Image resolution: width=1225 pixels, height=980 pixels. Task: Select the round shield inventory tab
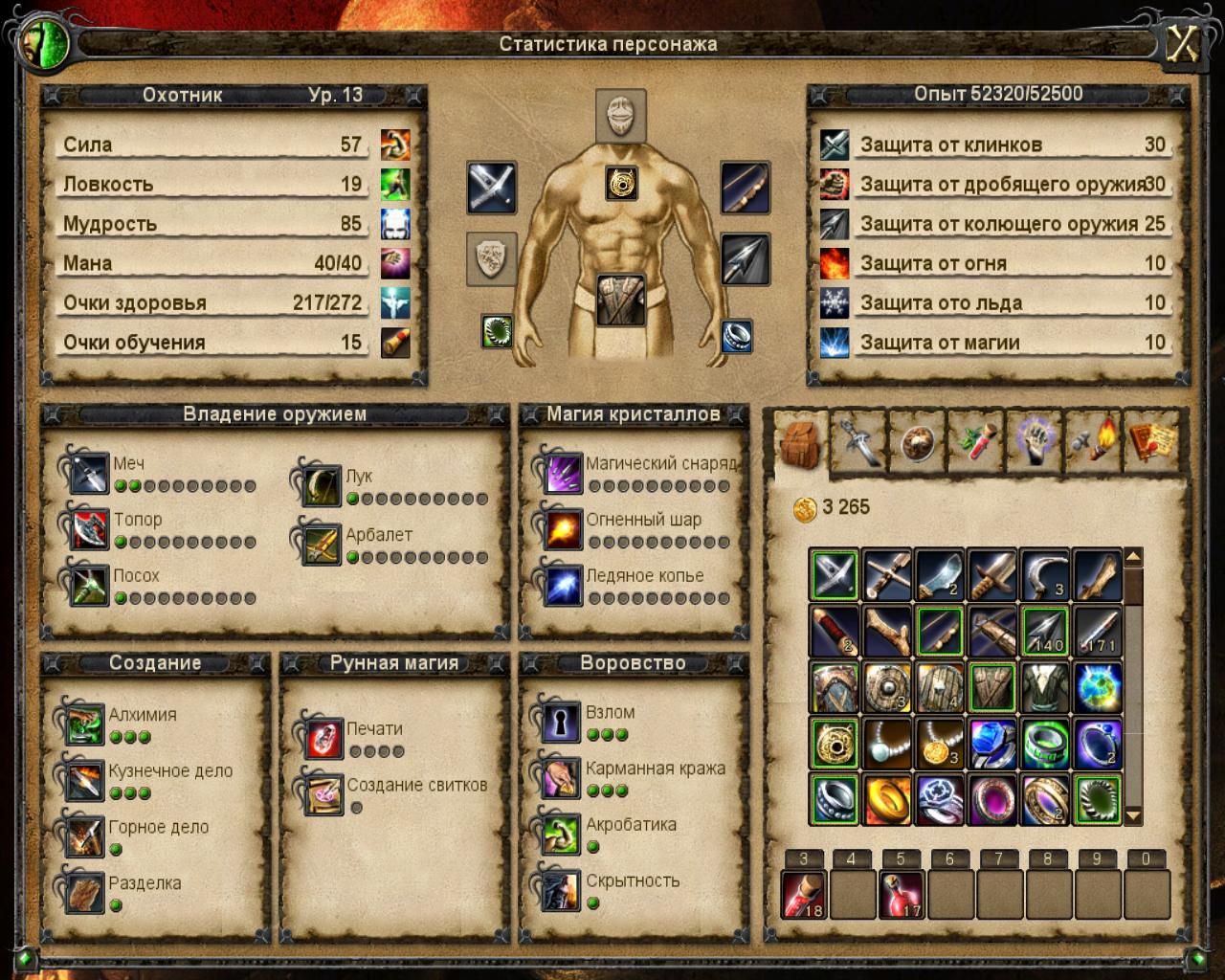click(x=917, y=442)
